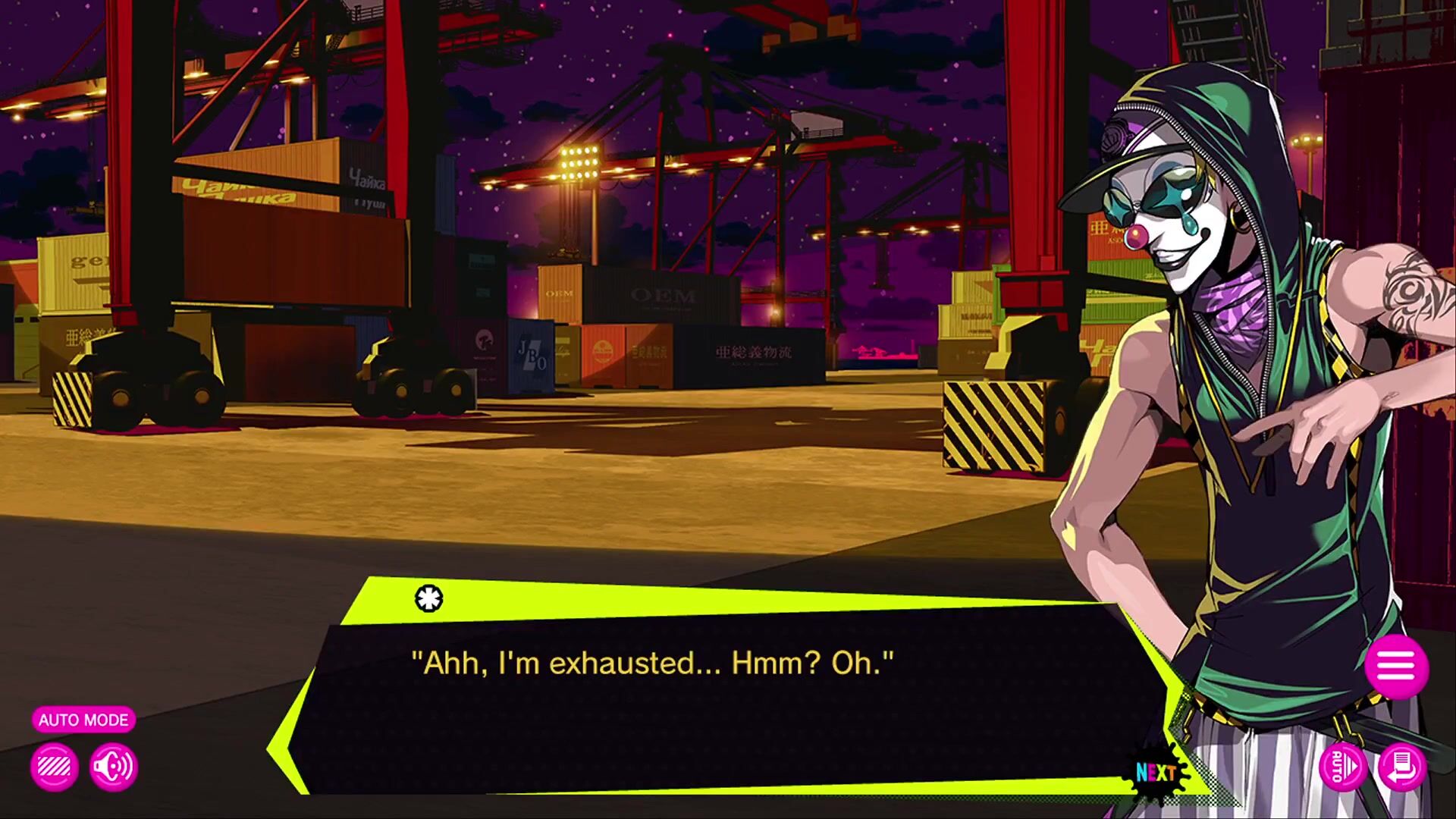Advance dialogue with the NEXT button
Screen dimensions: 1456x819
(1156, 772)
